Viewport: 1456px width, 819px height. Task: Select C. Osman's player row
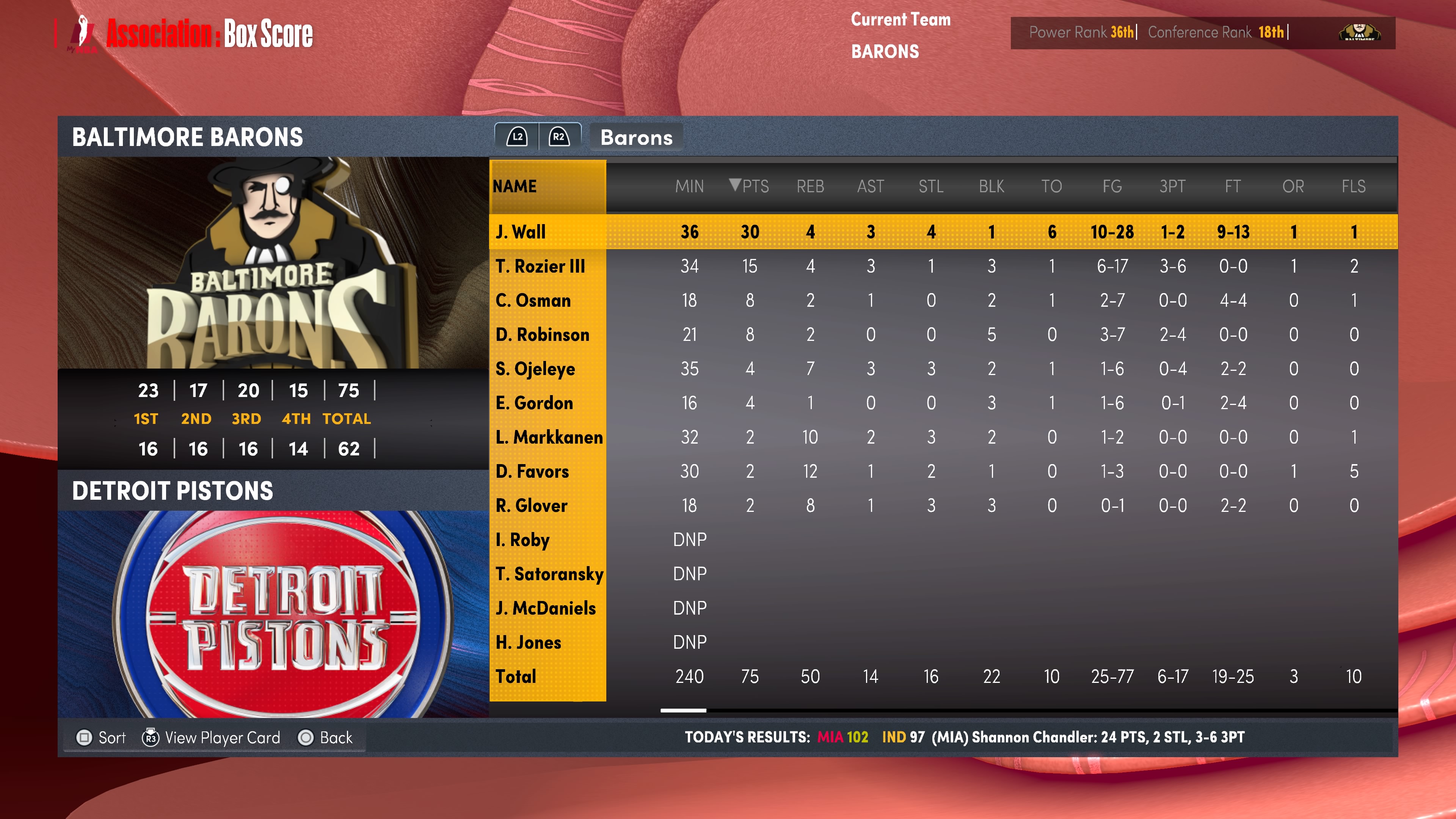[x=533, y=300]
